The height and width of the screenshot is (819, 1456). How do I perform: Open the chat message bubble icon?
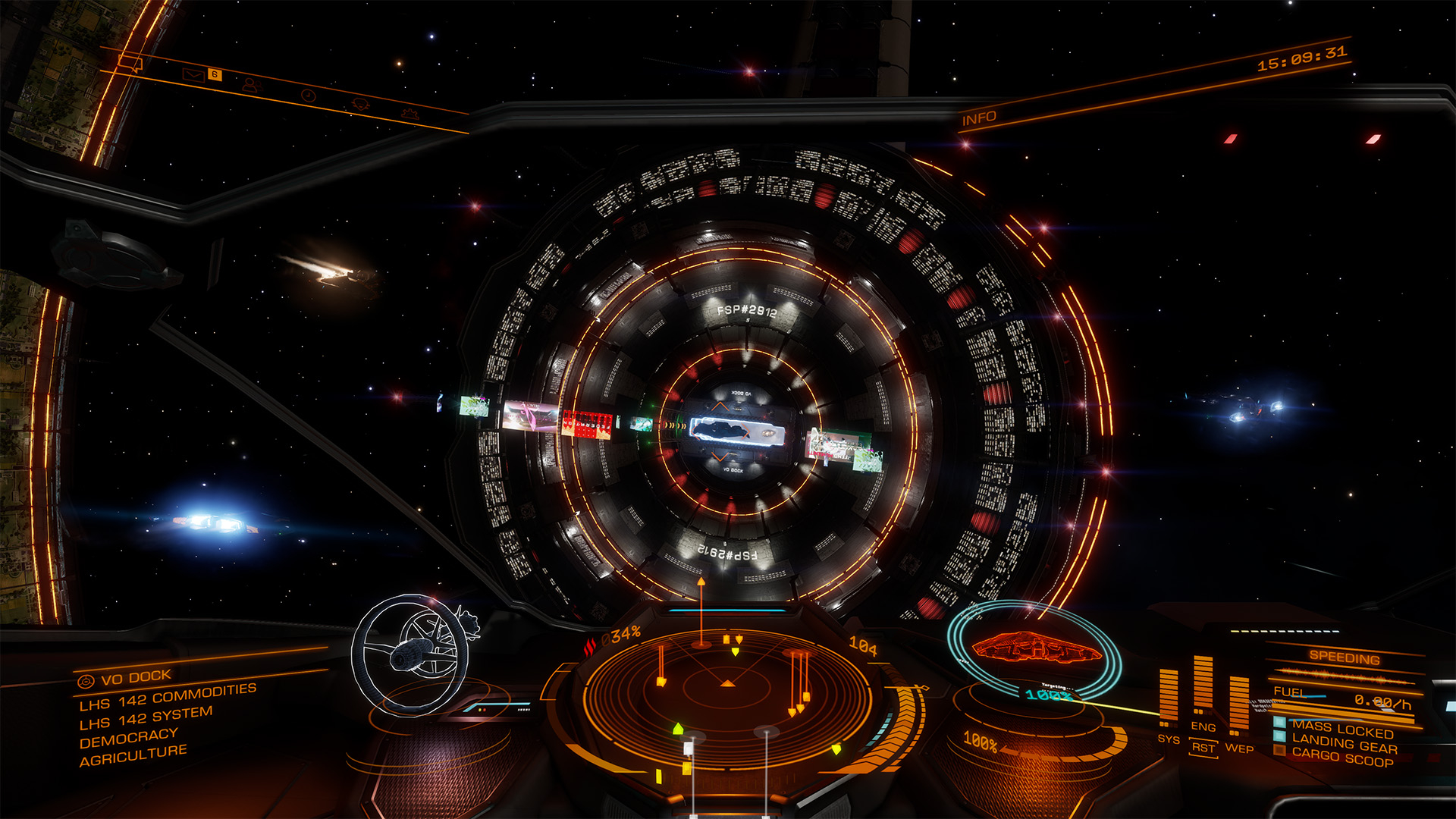tap(130, 64)
